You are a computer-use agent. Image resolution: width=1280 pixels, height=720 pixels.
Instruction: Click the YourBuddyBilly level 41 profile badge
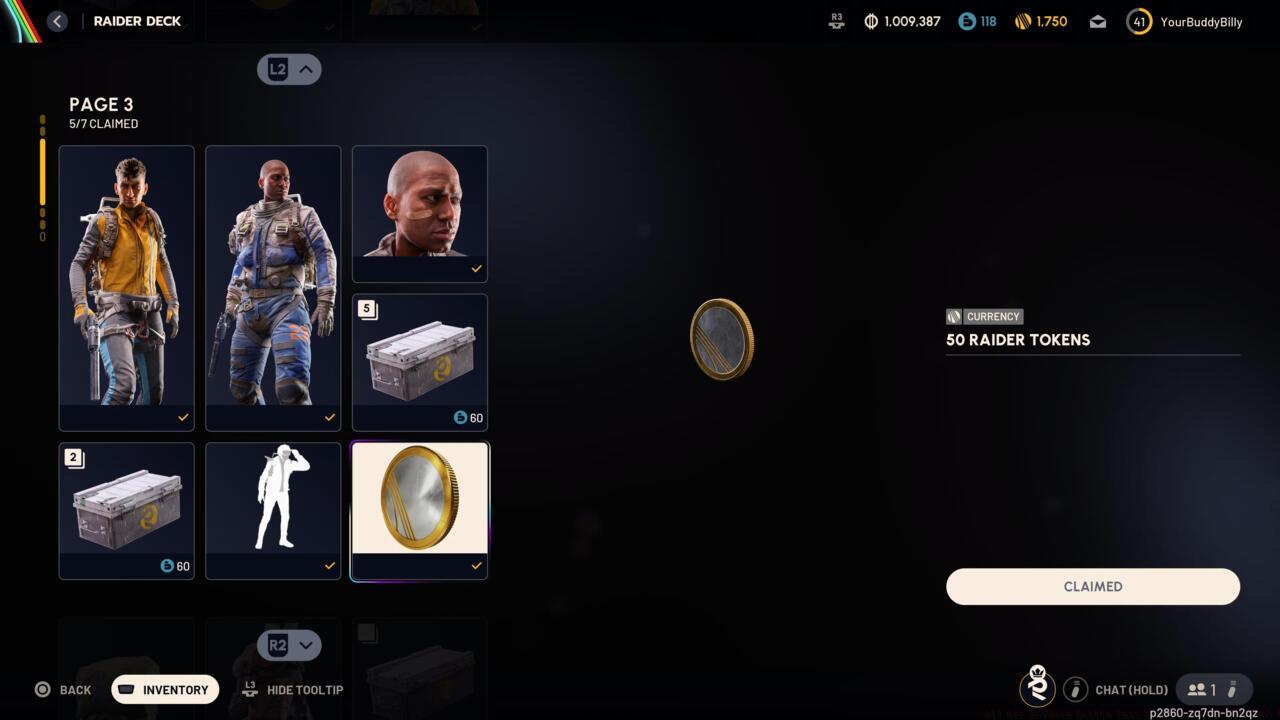tap(1138, 21)
